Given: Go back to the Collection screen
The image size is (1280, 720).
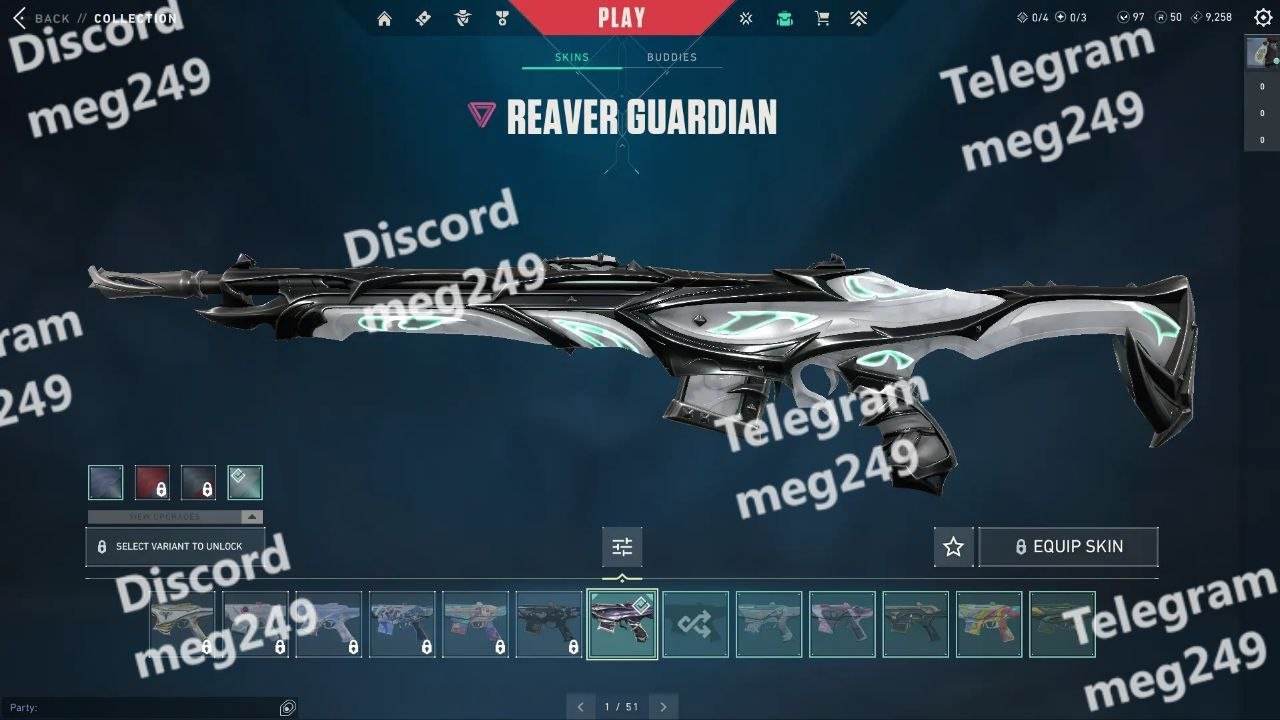Looking at the screenshot, I should (x=42, y=18).
